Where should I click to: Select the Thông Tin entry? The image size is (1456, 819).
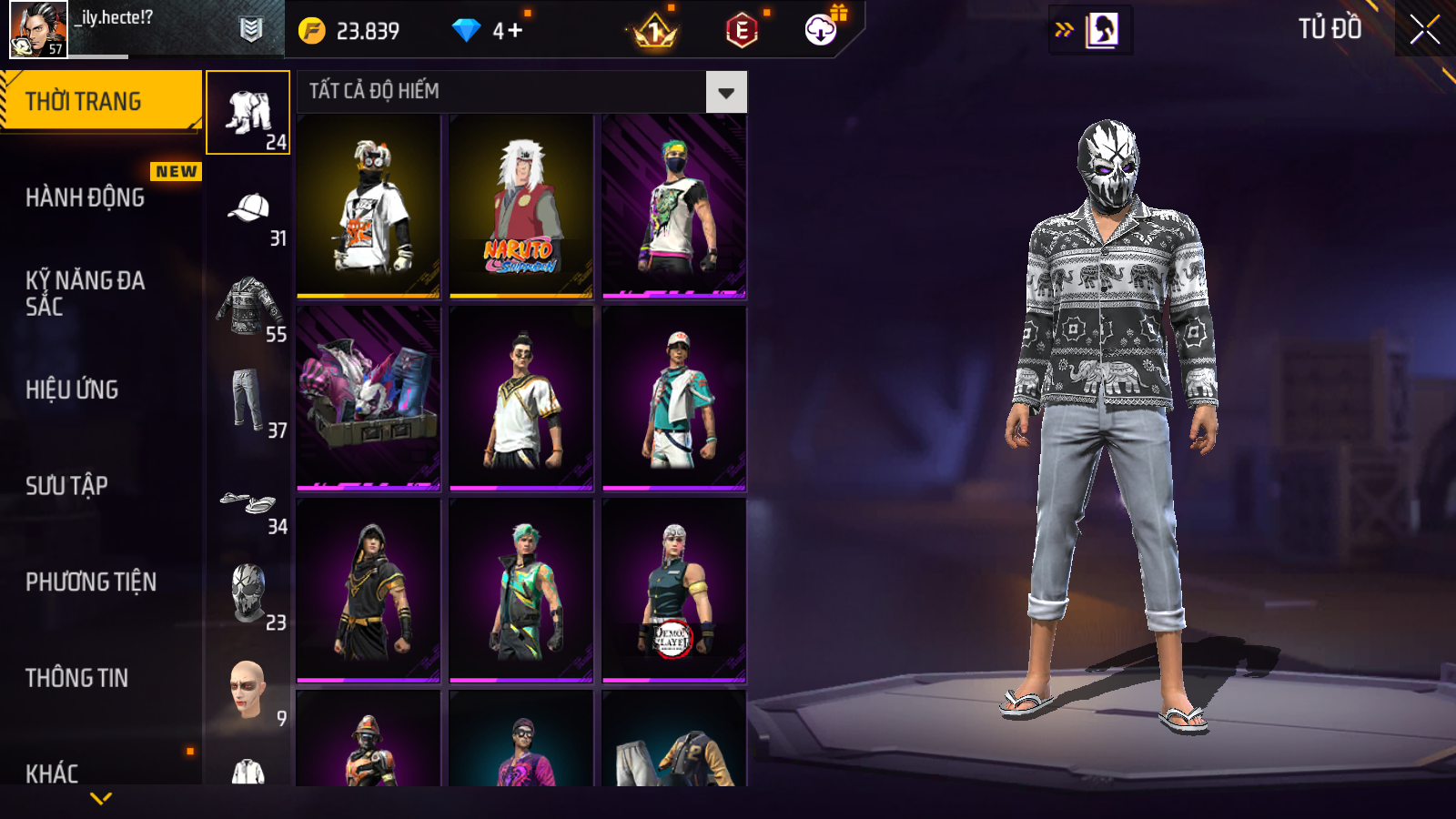point(77,678)
